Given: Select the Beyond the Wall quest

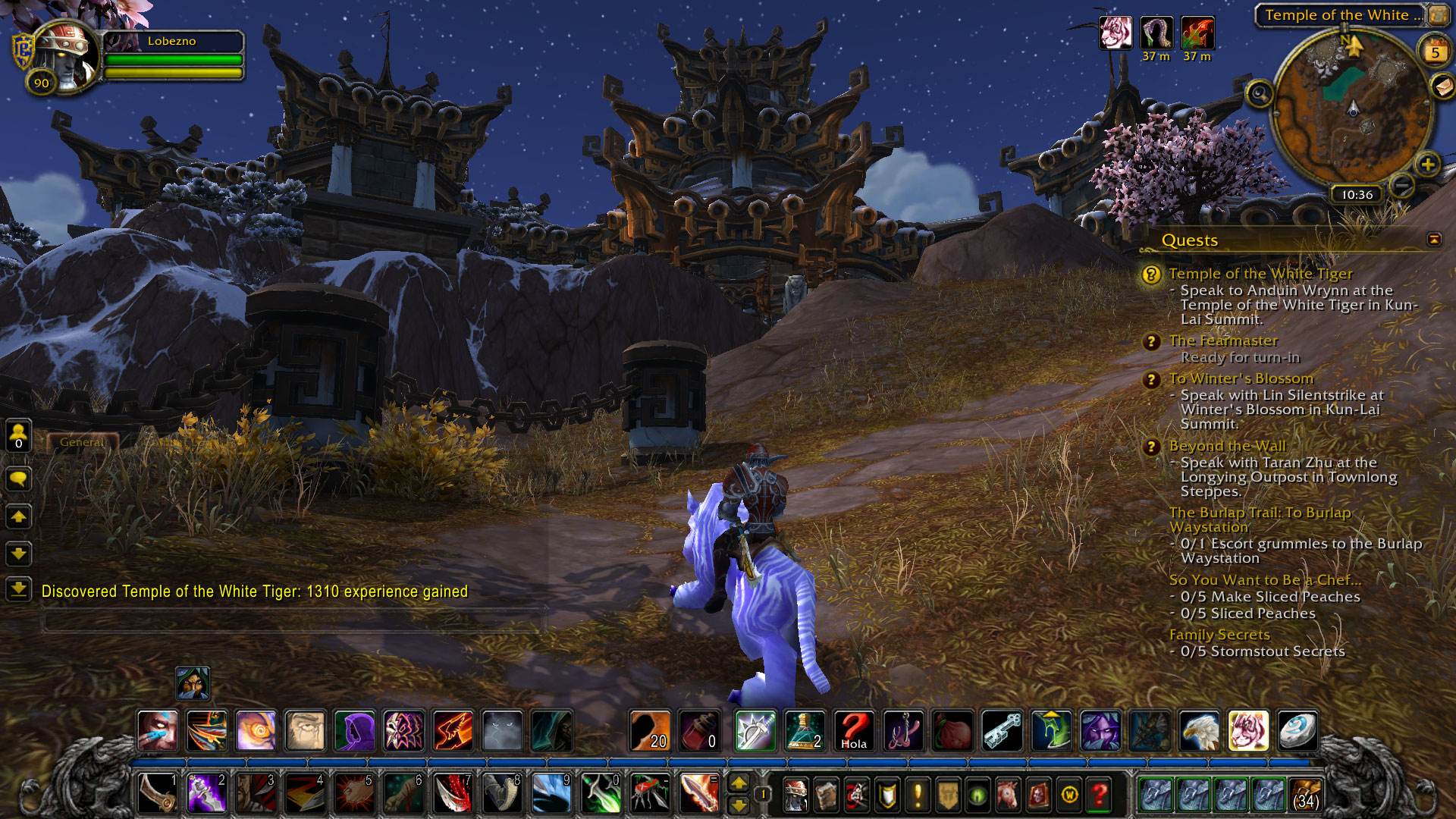Looking at the screenshot, I should (x=1227, y=446).
